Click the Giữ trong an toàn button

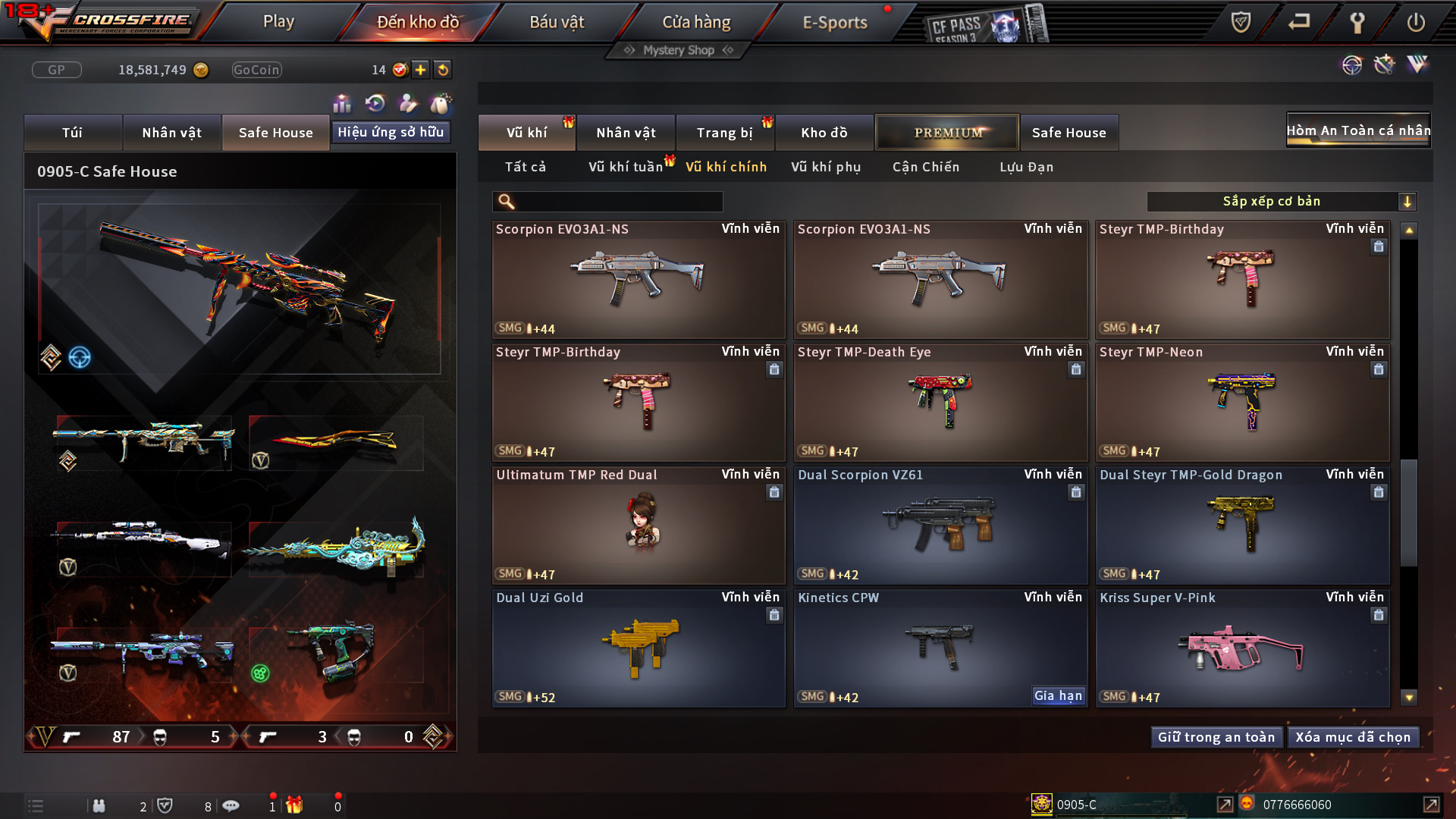click(1216, 737)
